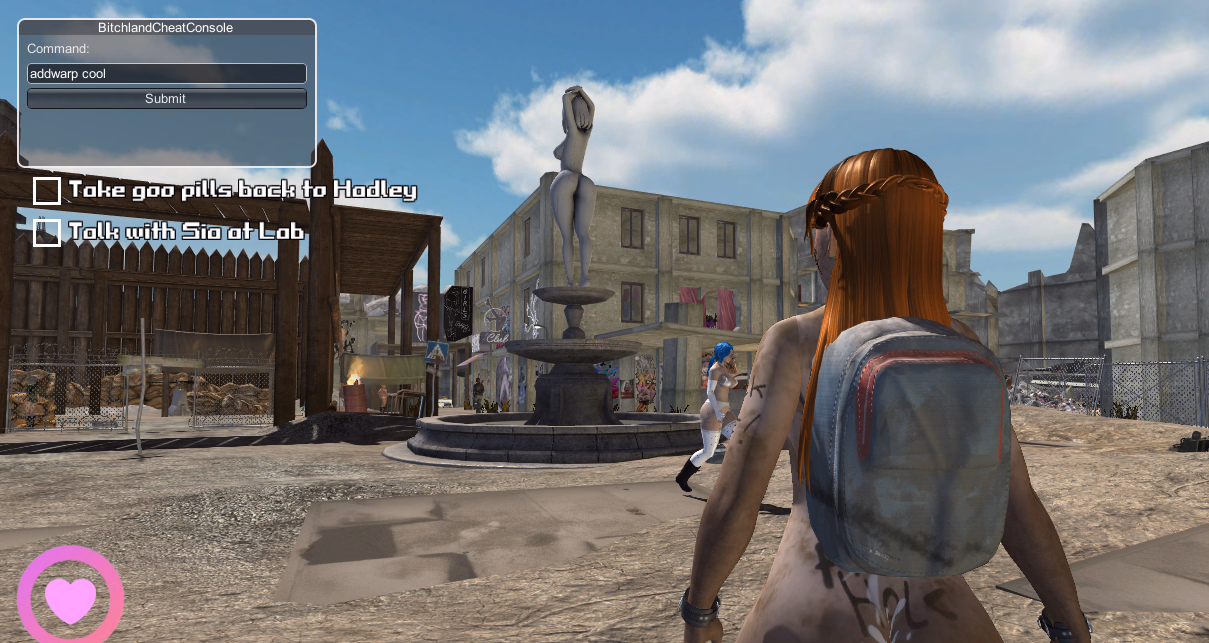Open the pink heart icon
1209x643 pixels.
[70, 598]
